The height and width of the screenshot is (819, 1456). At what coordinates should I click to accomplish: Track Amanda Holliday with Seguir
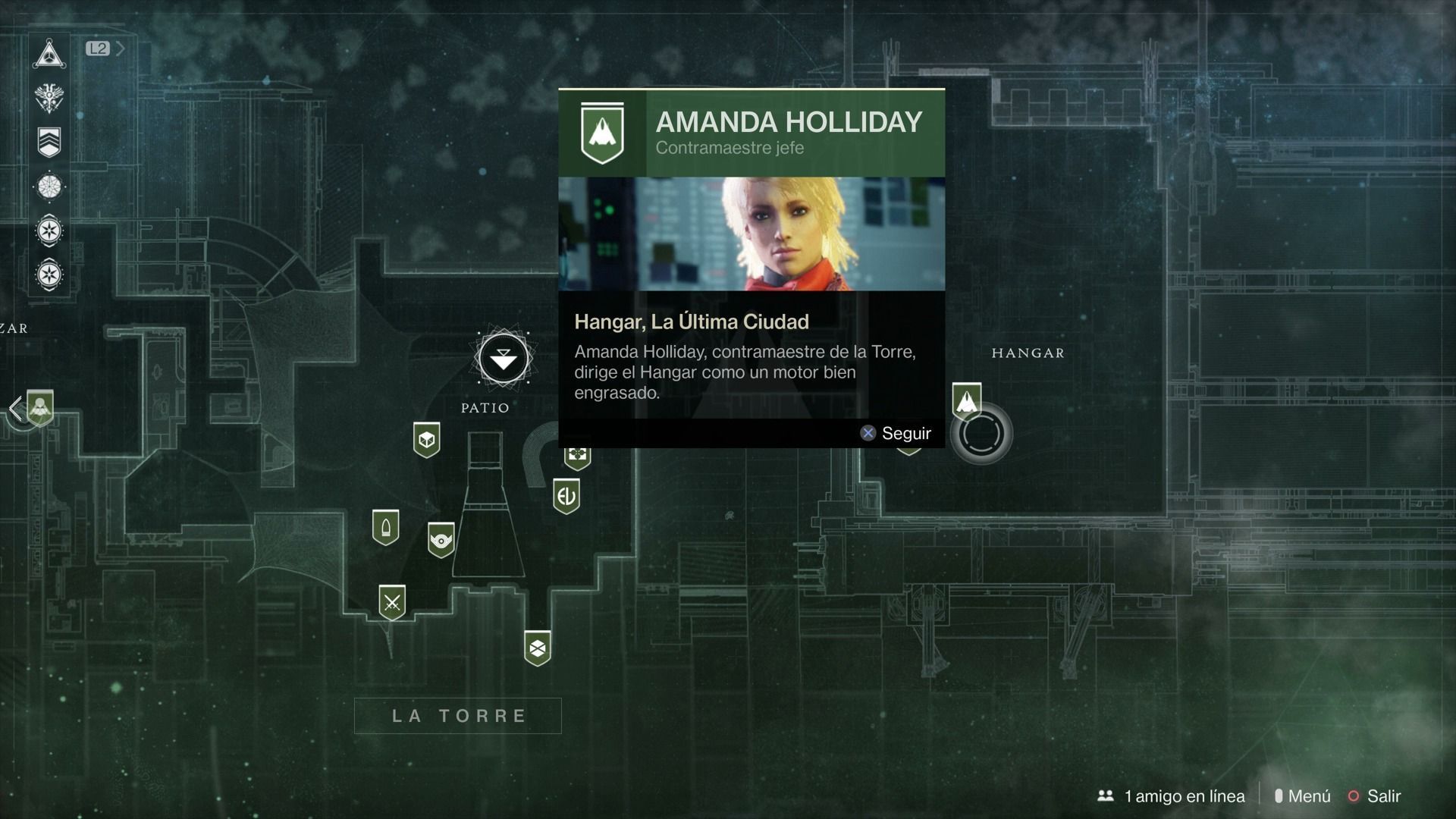[x=896, y=433]
